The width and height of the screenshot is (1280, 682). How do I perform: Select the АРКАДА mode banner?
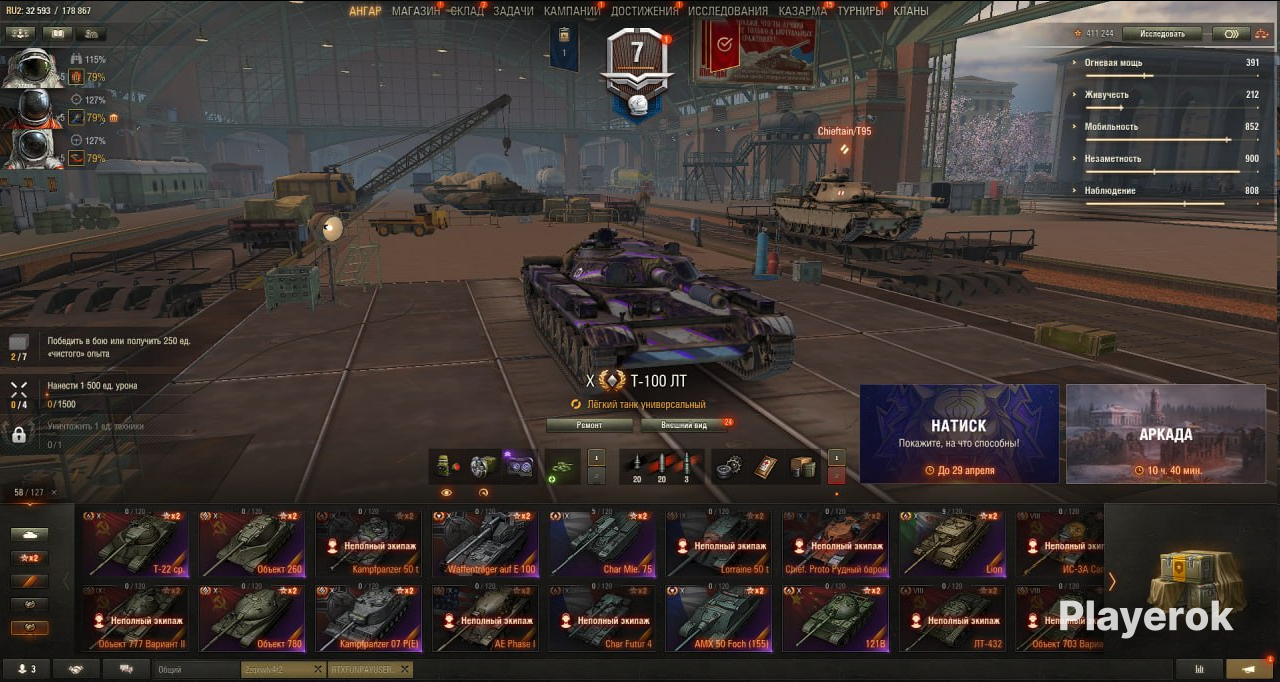[1165, 434]
